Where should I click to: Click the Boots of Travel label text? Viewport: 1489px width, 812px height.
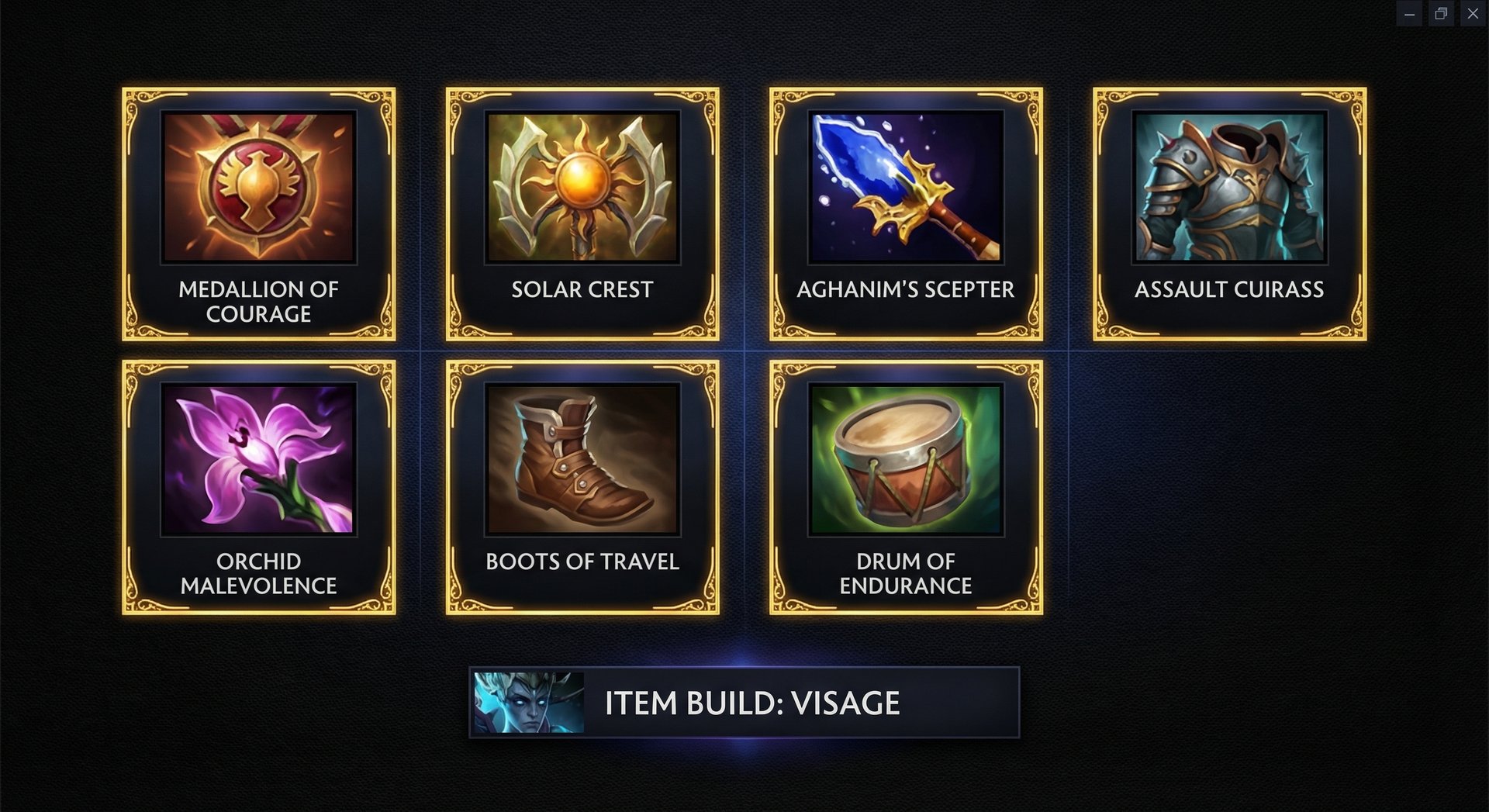pyautogui.click(x=582, y=561)
